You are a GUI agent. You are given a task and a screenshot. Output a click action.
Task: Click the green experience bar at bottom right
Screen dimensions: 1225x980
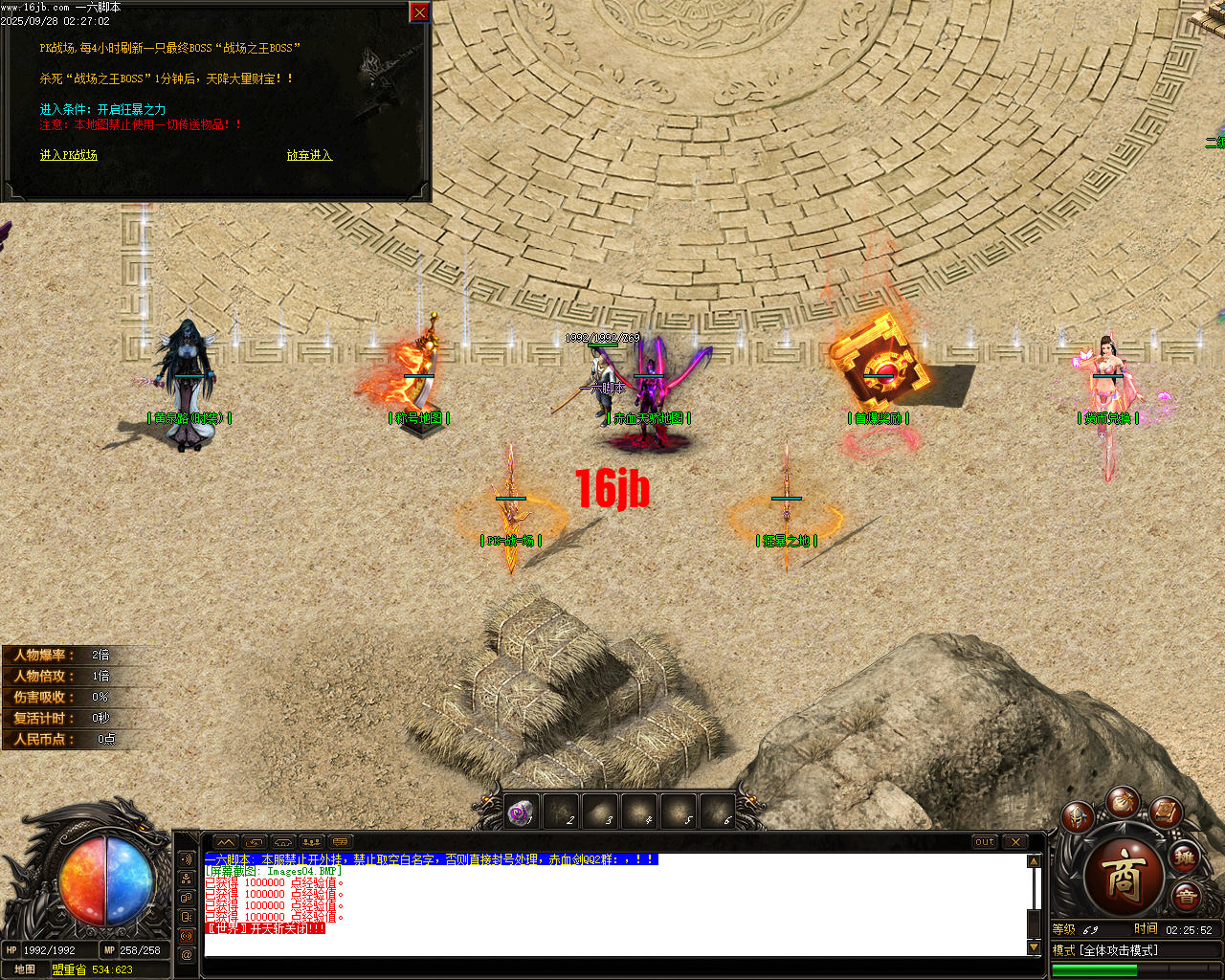(1095, 969)
